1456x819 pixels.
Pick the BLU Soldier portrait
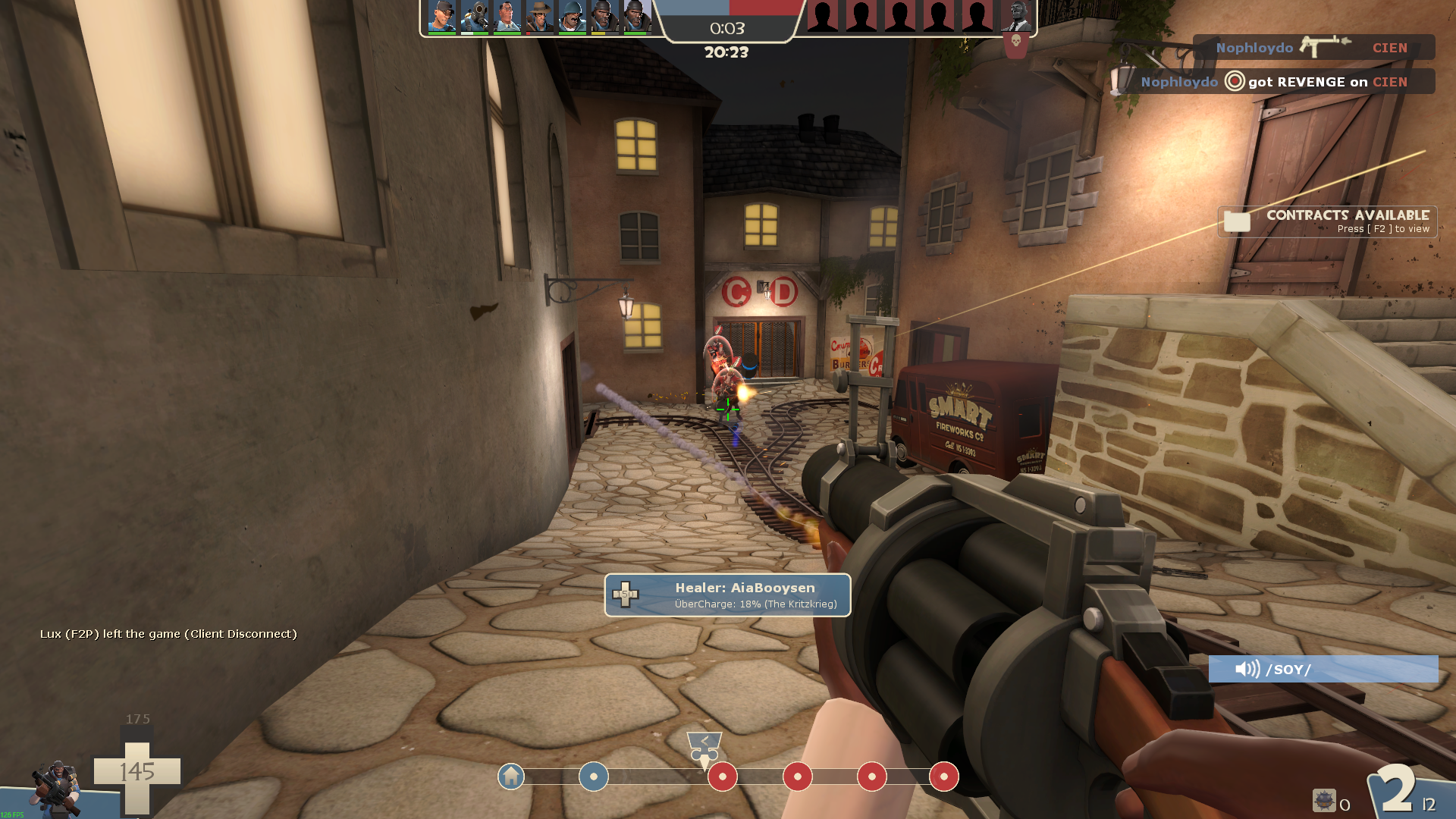[x=573, y=17]
